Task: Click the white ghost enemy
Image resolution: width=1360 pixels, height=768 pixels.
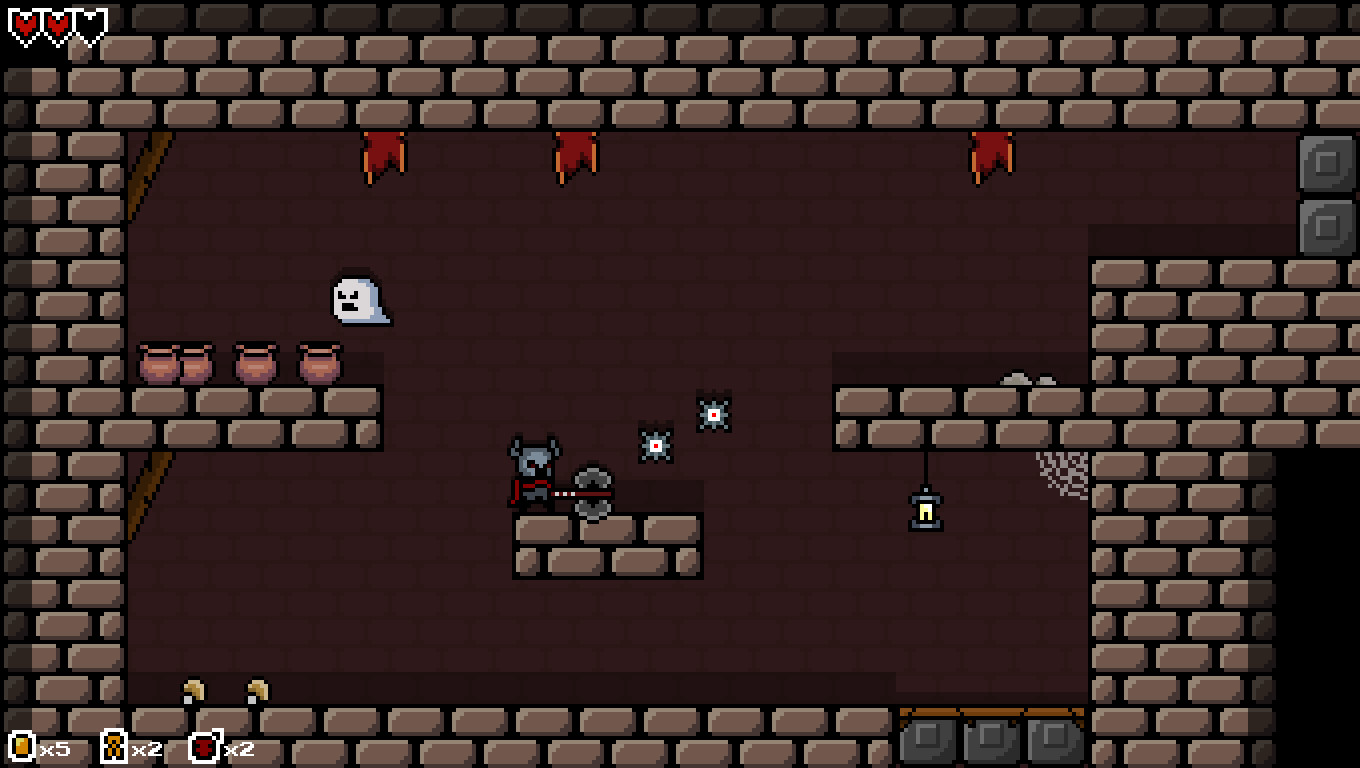Action: tap(358, 299)
